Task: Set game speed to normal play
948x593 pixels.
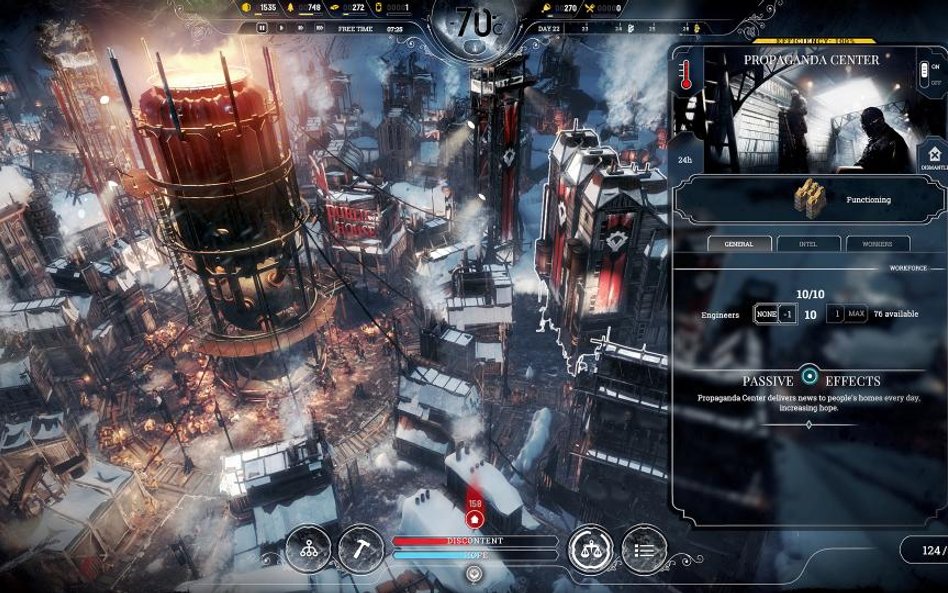Action: tap(280, 29)
